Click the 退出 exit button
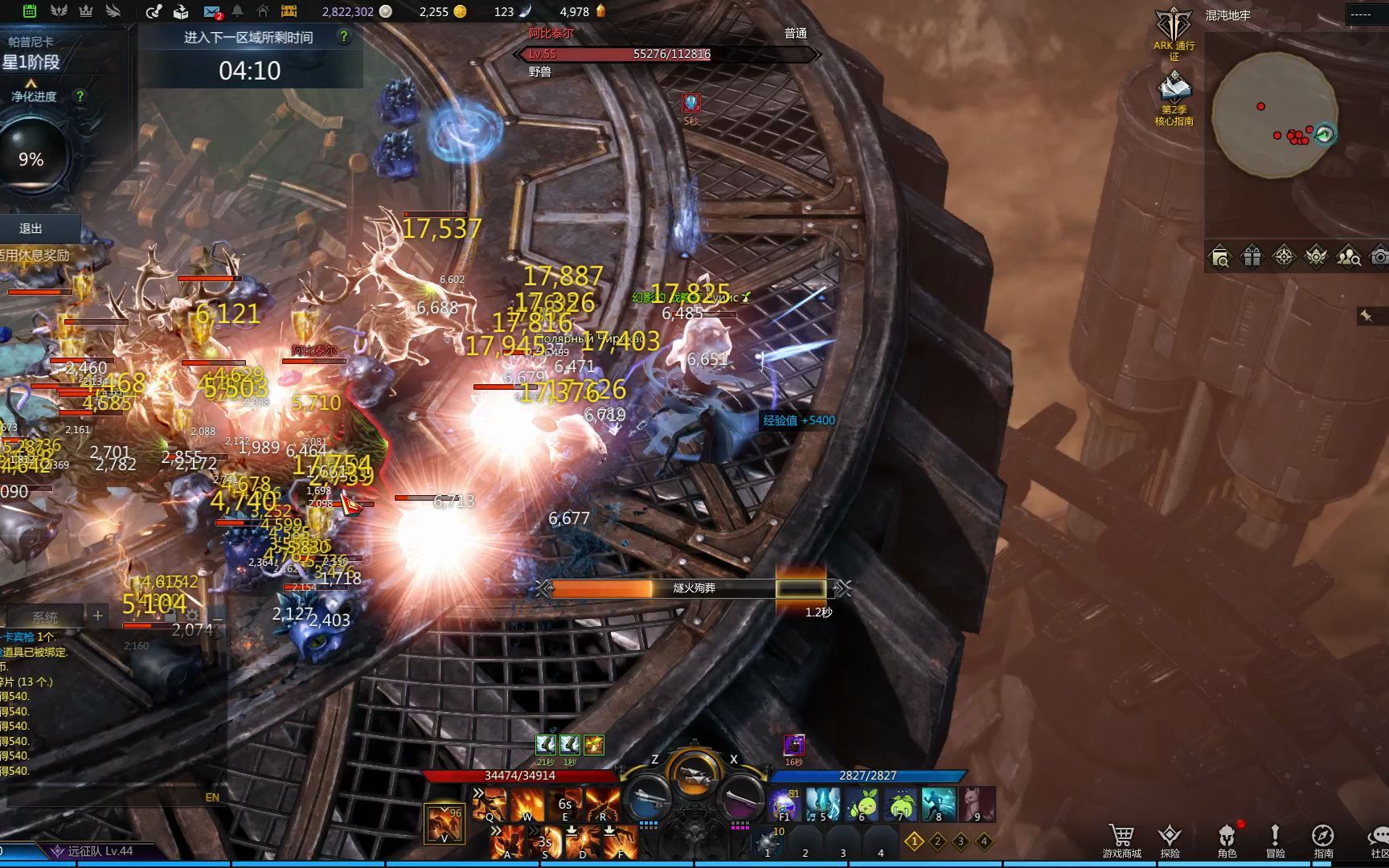This screenshot has width=1389, height=868. pyautogui.click(x=32, y=229)
